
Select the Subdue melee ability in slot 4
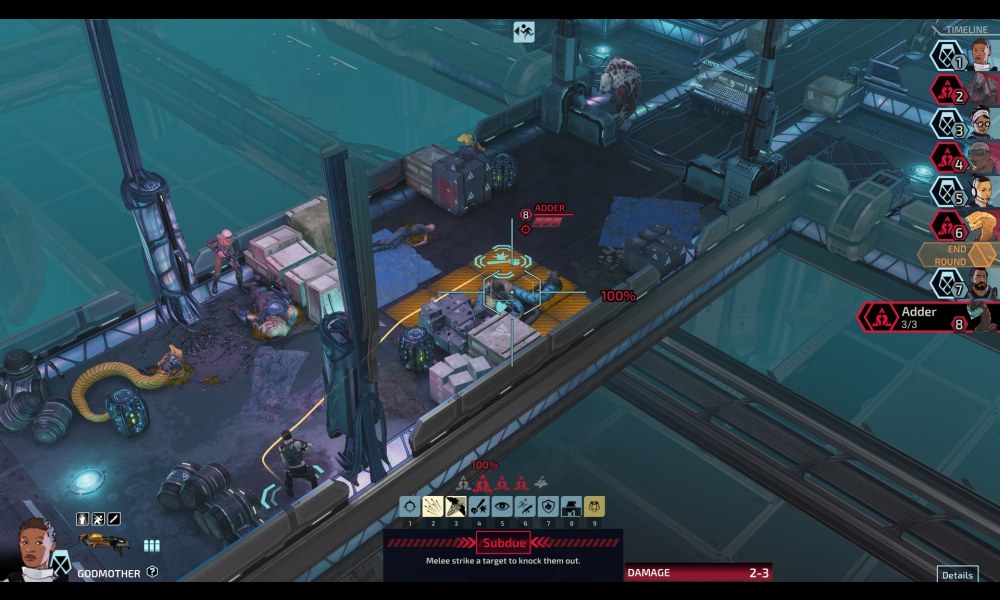(479, 507)
